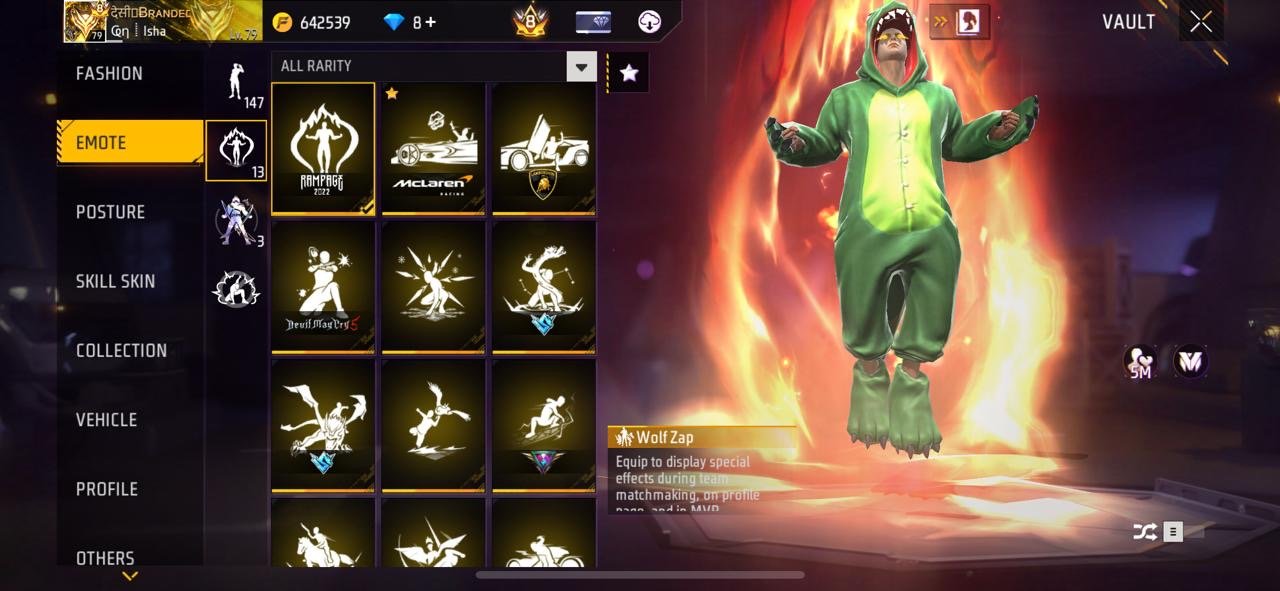Show the 147 standard emotes subcategory
Screen dimensions: 1280x591
237,84
